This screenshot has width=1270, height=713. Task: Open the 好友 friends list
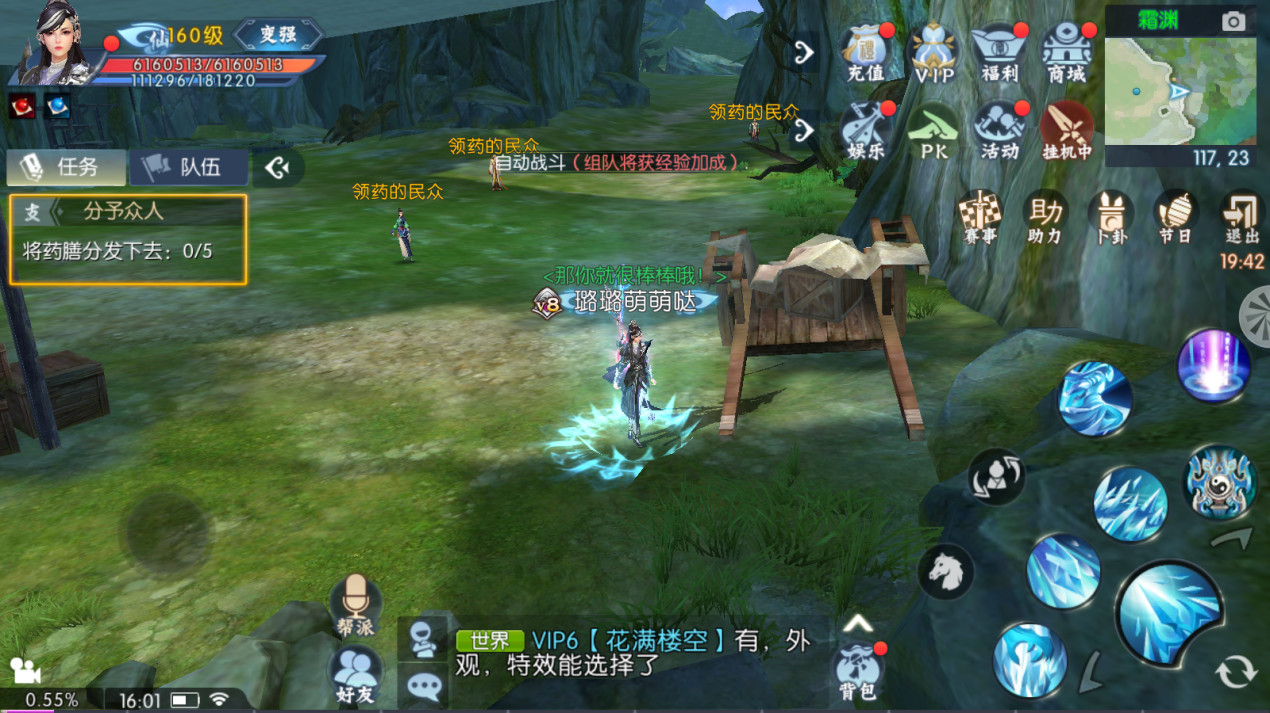coord(355,672)
